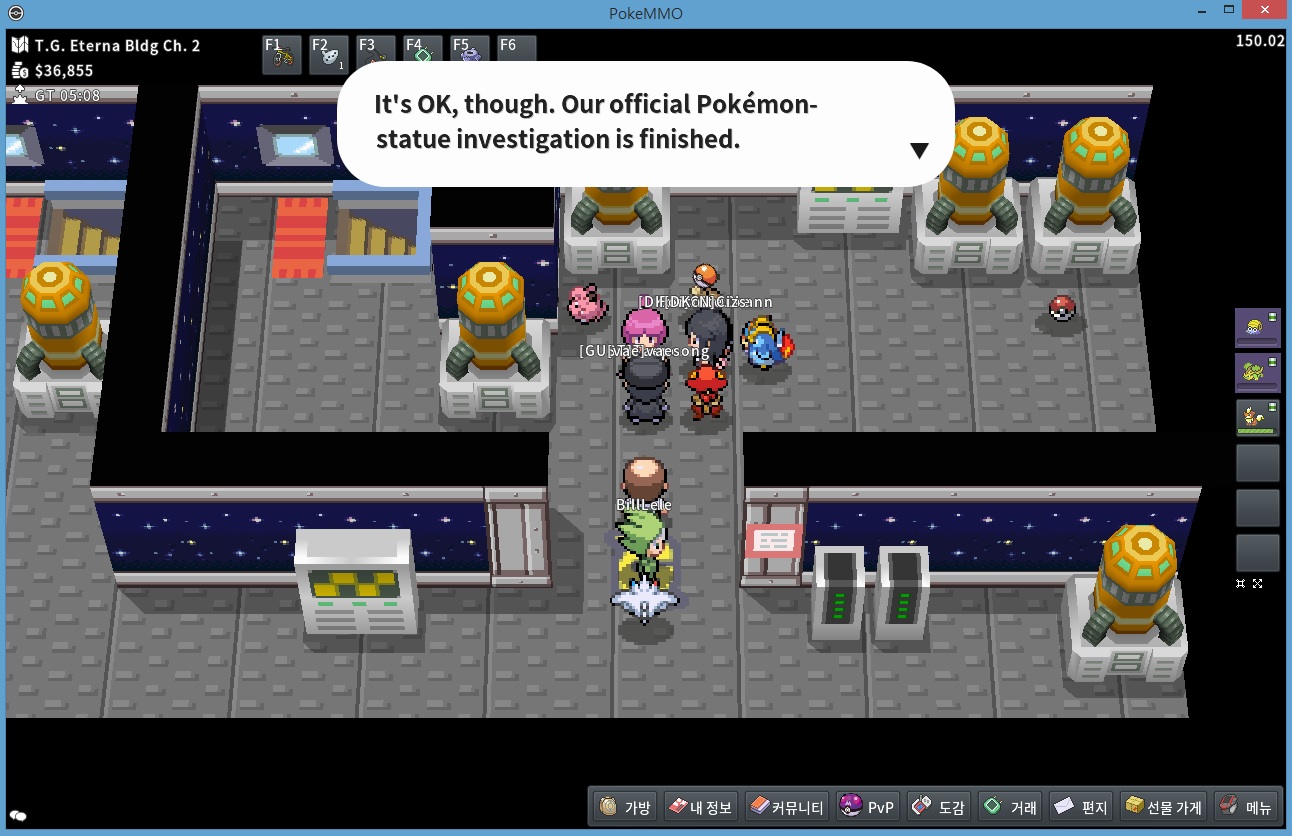The height and width of the screenshot is (836, 1292).
Task: Click the party panel expand arrows icon
Action: [x=1257, y=584]
